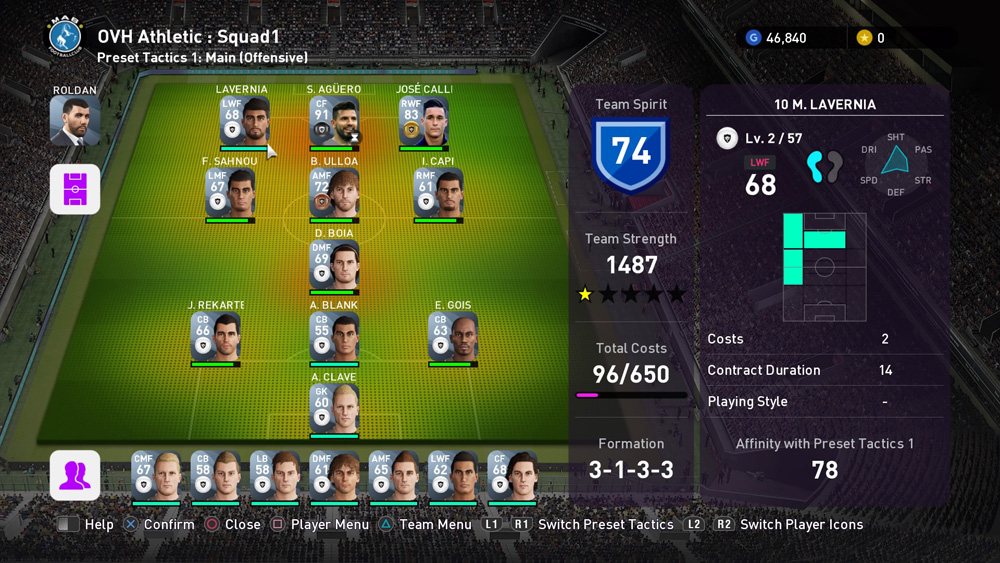1000x563 pixels.
Task: Pick the RWF José Calli card
Action: coord(424,122)
